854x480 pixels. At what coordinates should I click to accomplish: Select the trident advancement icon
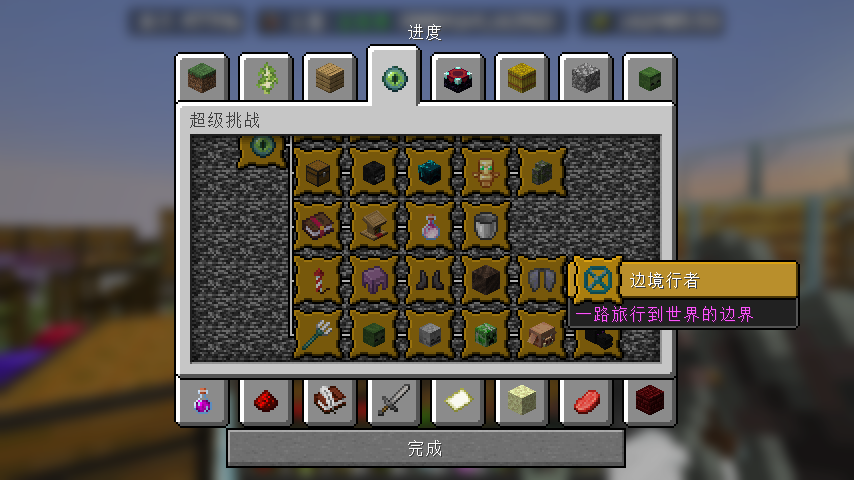(x=319, y=335)
